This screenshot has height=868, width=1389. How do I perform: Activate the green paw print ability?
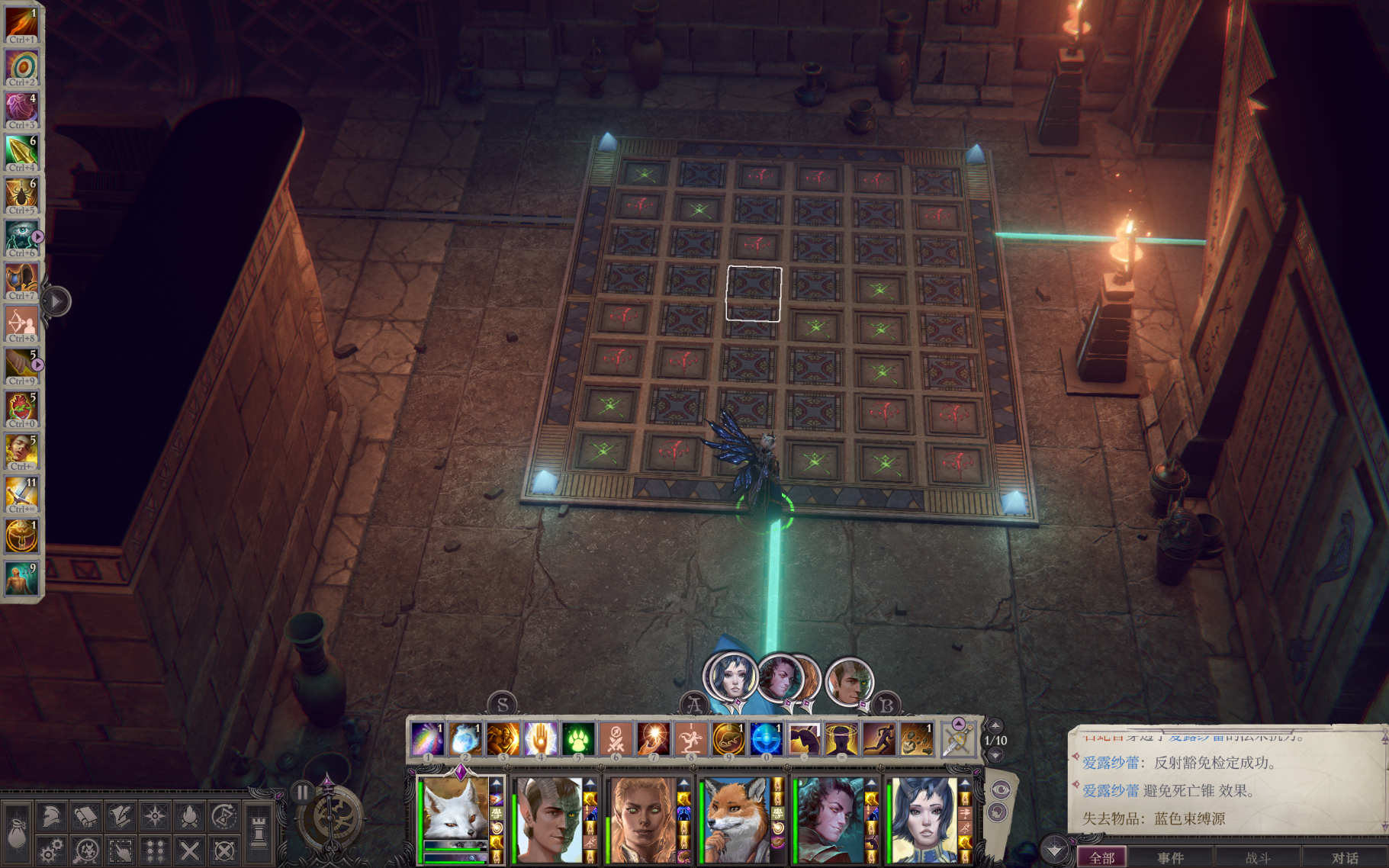click(578, 739)
